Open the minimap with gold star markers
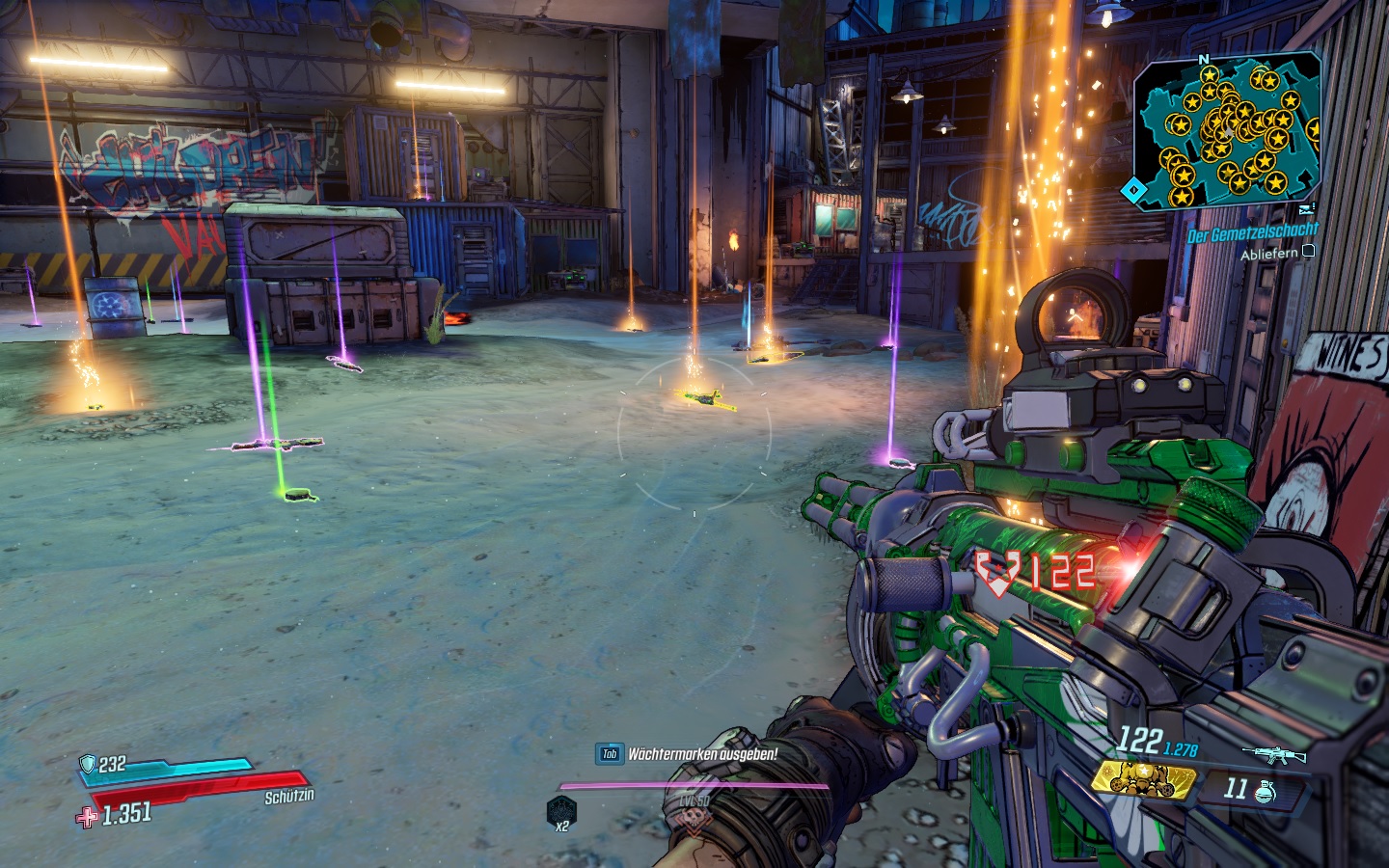 [1227, 130]
